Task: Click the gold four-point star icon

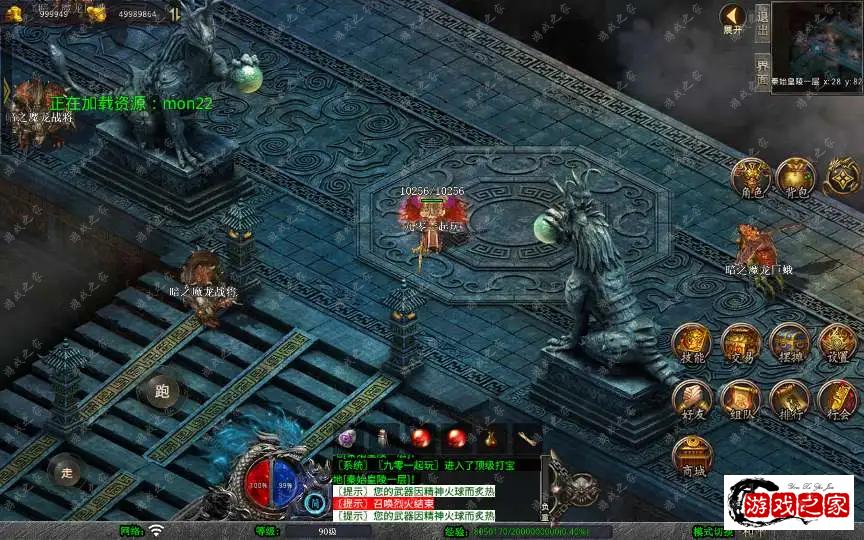Action: tap(842, 176)
